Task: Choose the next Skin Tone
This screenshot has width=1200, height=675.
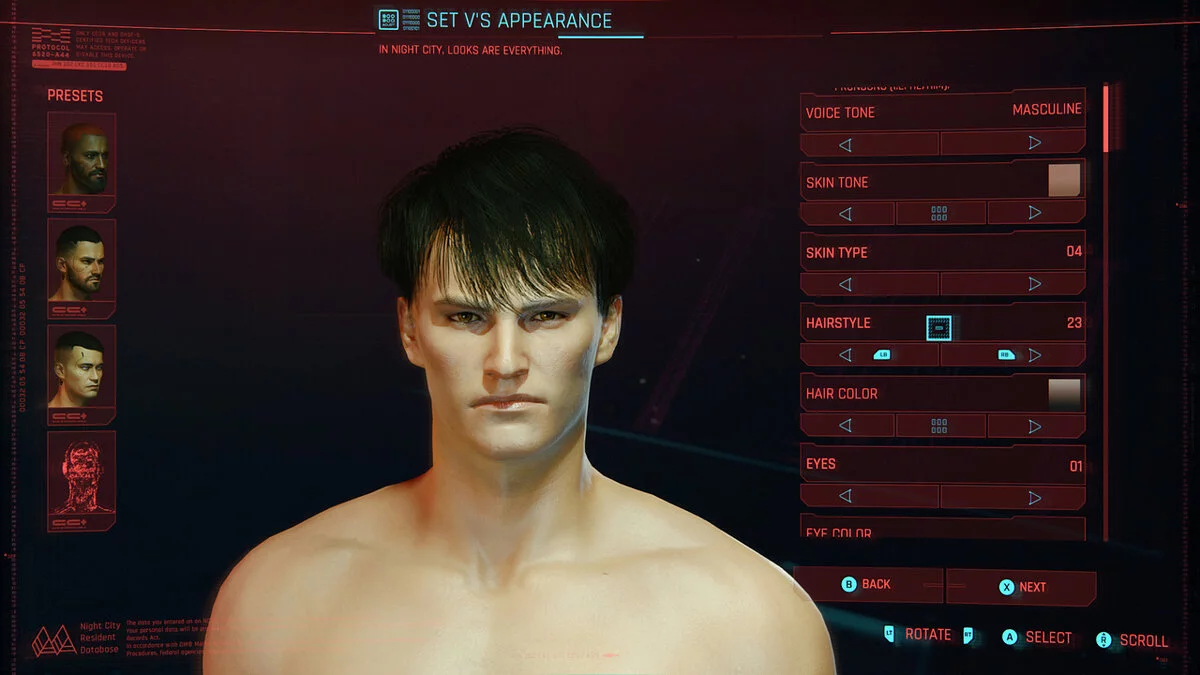Action: click(1034, 213)
